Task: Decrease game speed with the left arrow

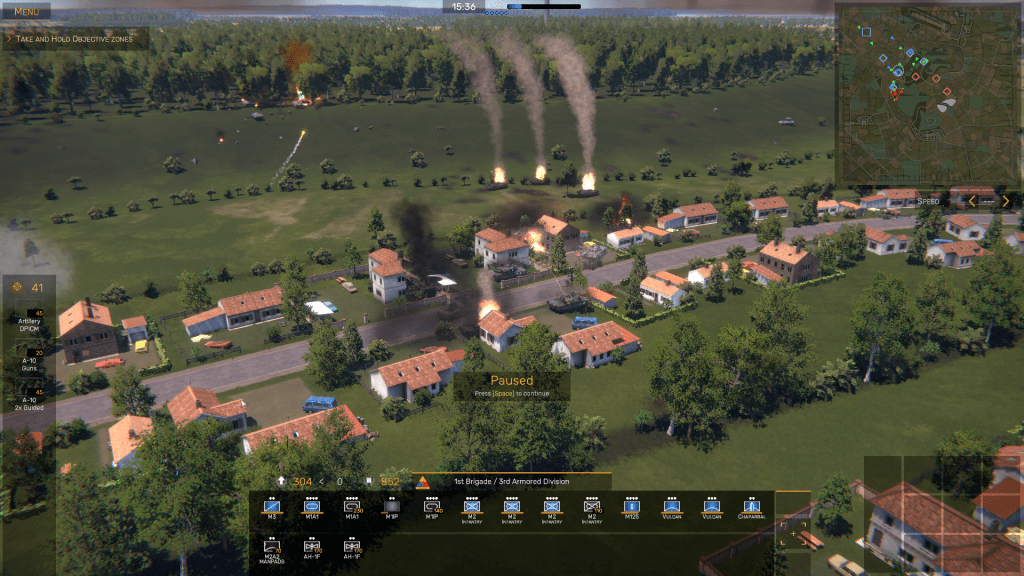Action: click(x=972, y=201)
